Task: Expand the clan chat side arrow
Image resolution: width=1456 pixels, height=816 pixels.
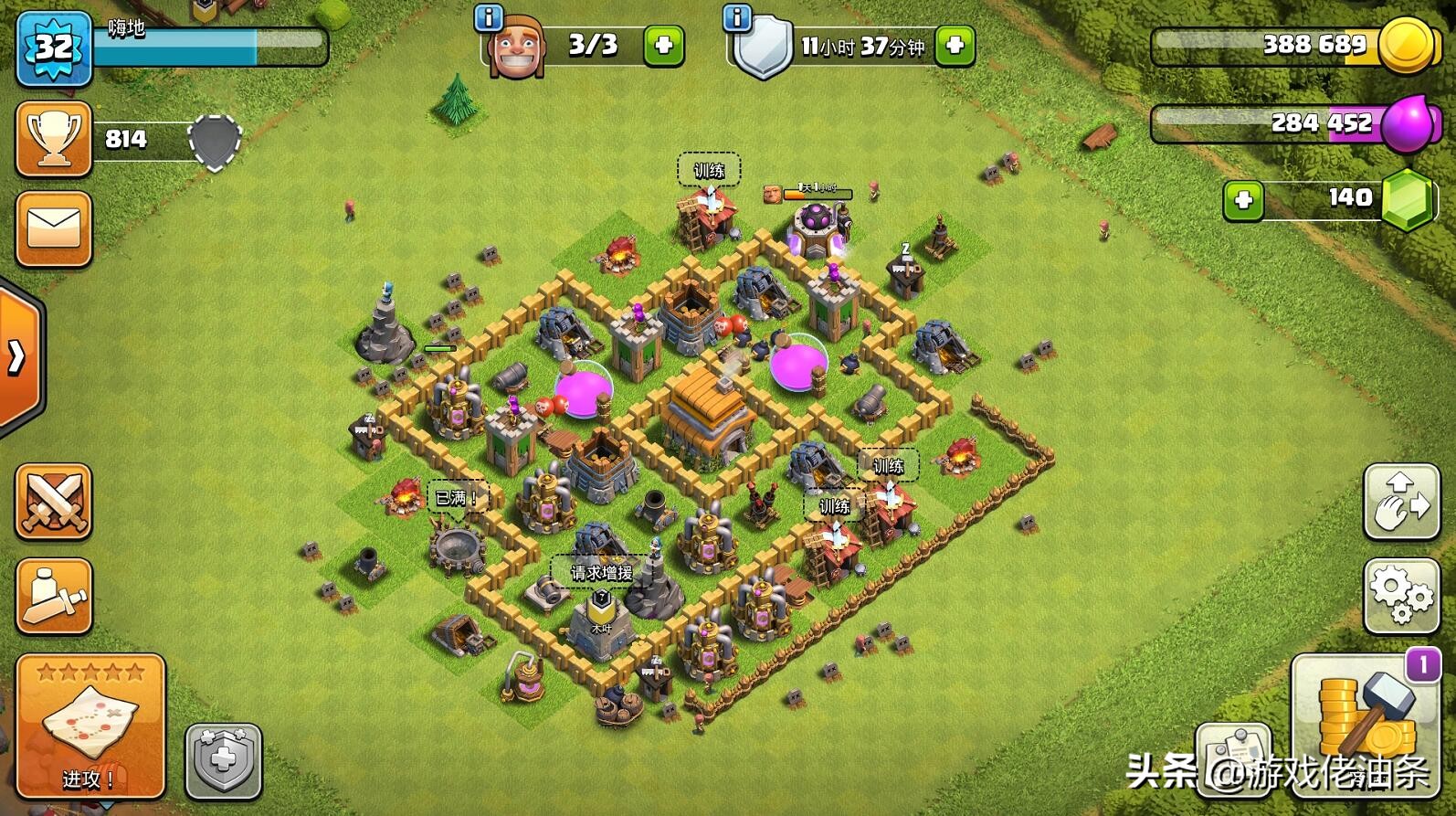Action: [x=18, y=356]
